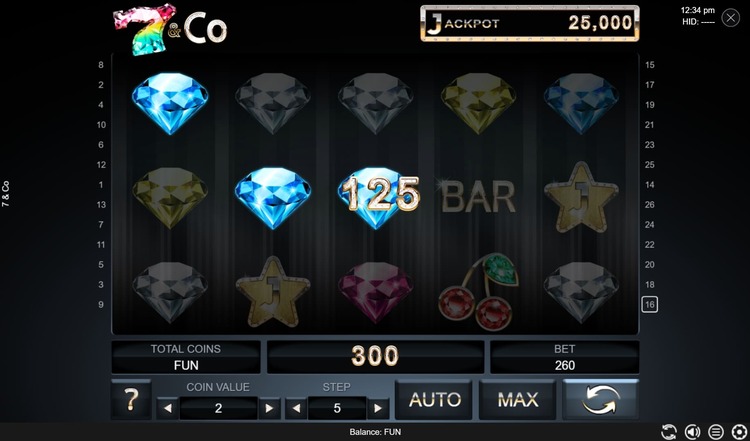
Task: Decrease the coin value
Action: pos(167,408)
